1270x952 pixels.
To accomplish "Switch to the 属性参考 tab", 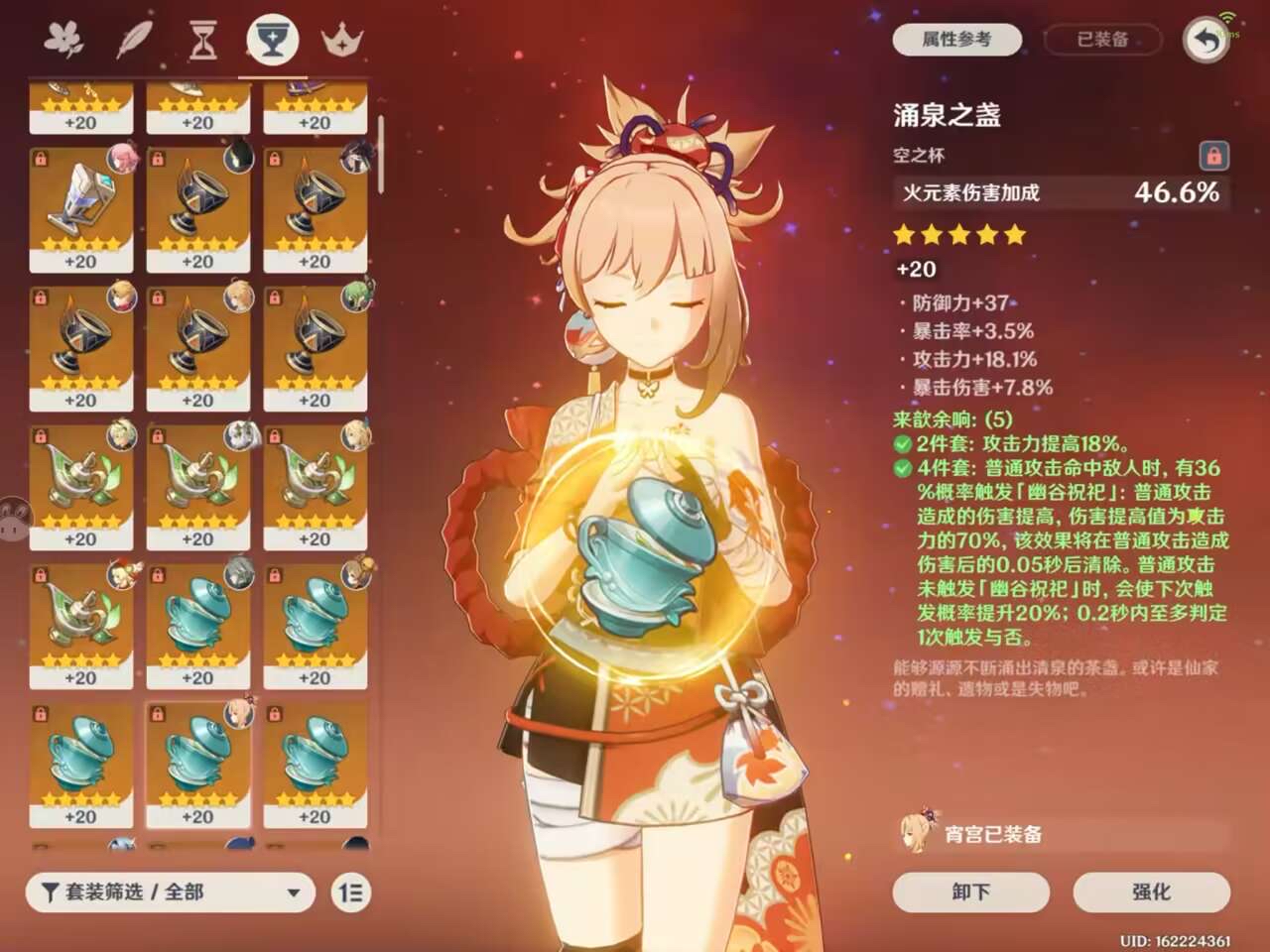I will [x=955, y=40].
